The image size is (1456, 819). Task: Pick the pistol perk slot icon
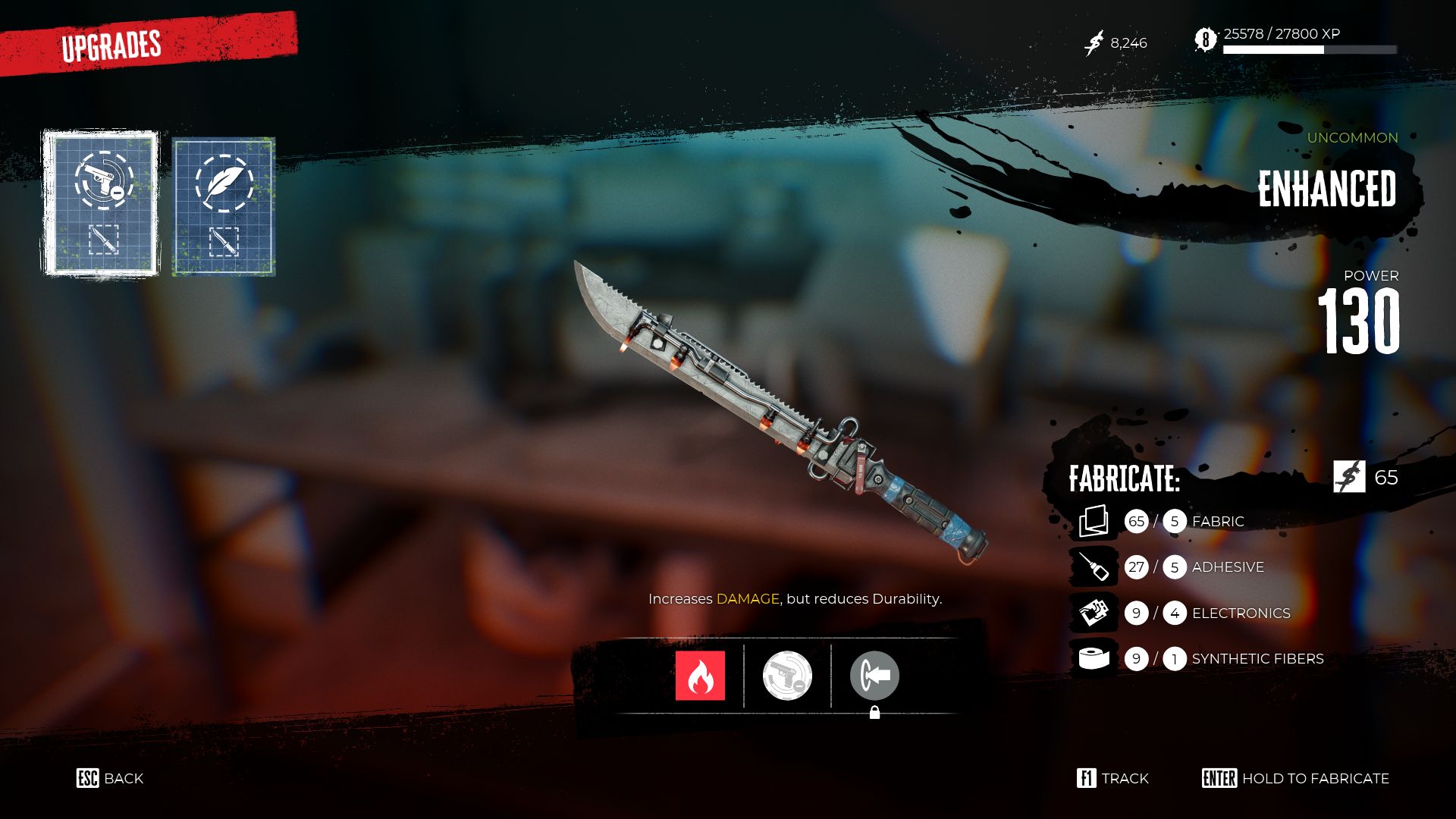[787, 676]
